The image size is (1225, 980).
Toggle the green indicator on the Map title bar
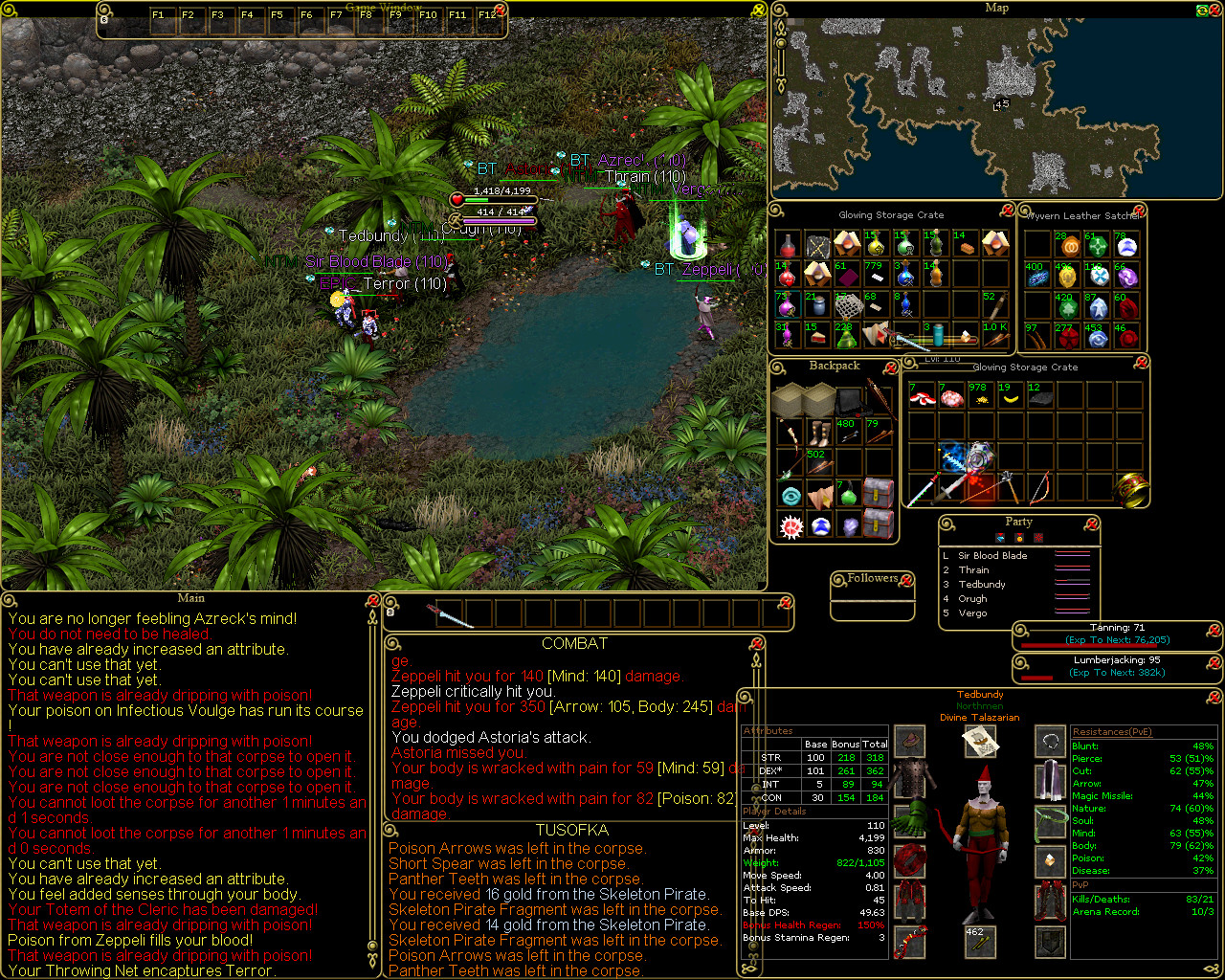(1202, 10)
